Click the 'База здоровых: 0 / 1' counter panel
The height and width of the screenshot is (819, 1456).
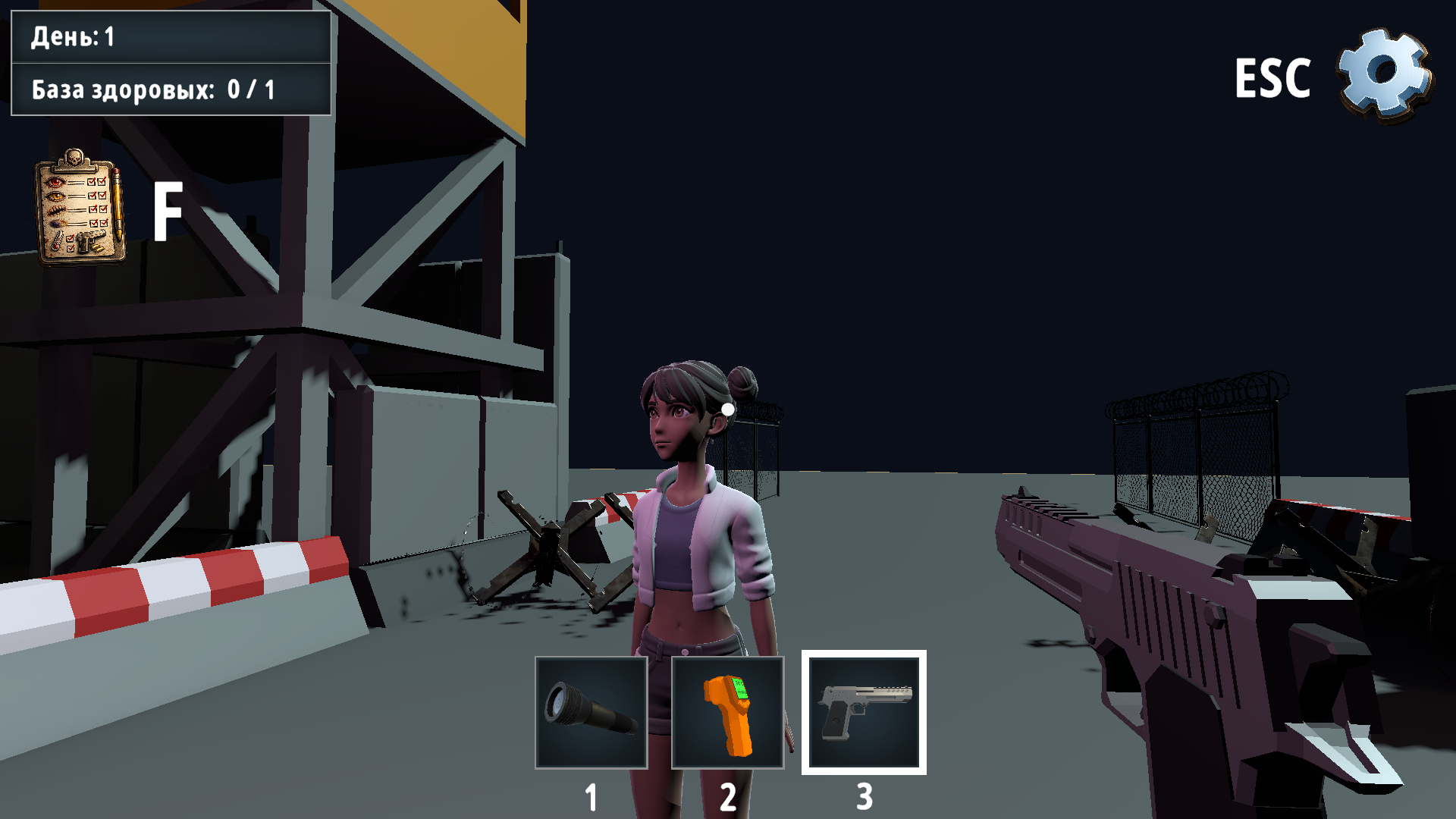171,89
